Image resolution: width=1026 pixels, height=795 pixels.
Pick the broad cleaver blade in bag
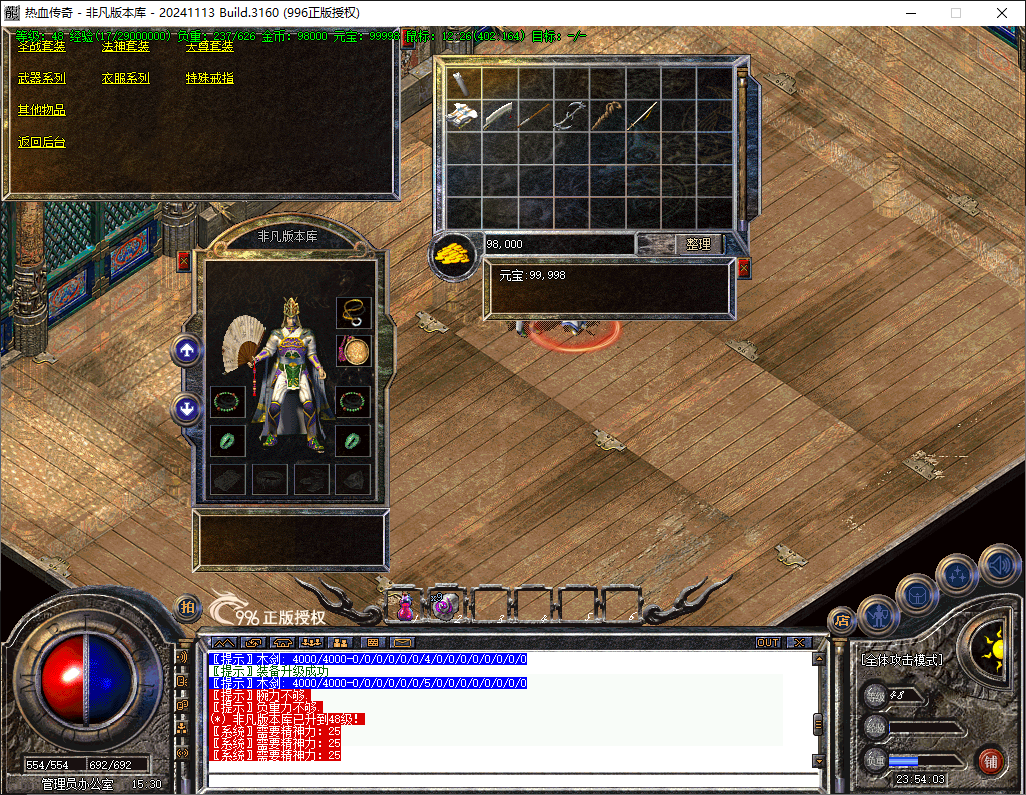pos(498,115)
